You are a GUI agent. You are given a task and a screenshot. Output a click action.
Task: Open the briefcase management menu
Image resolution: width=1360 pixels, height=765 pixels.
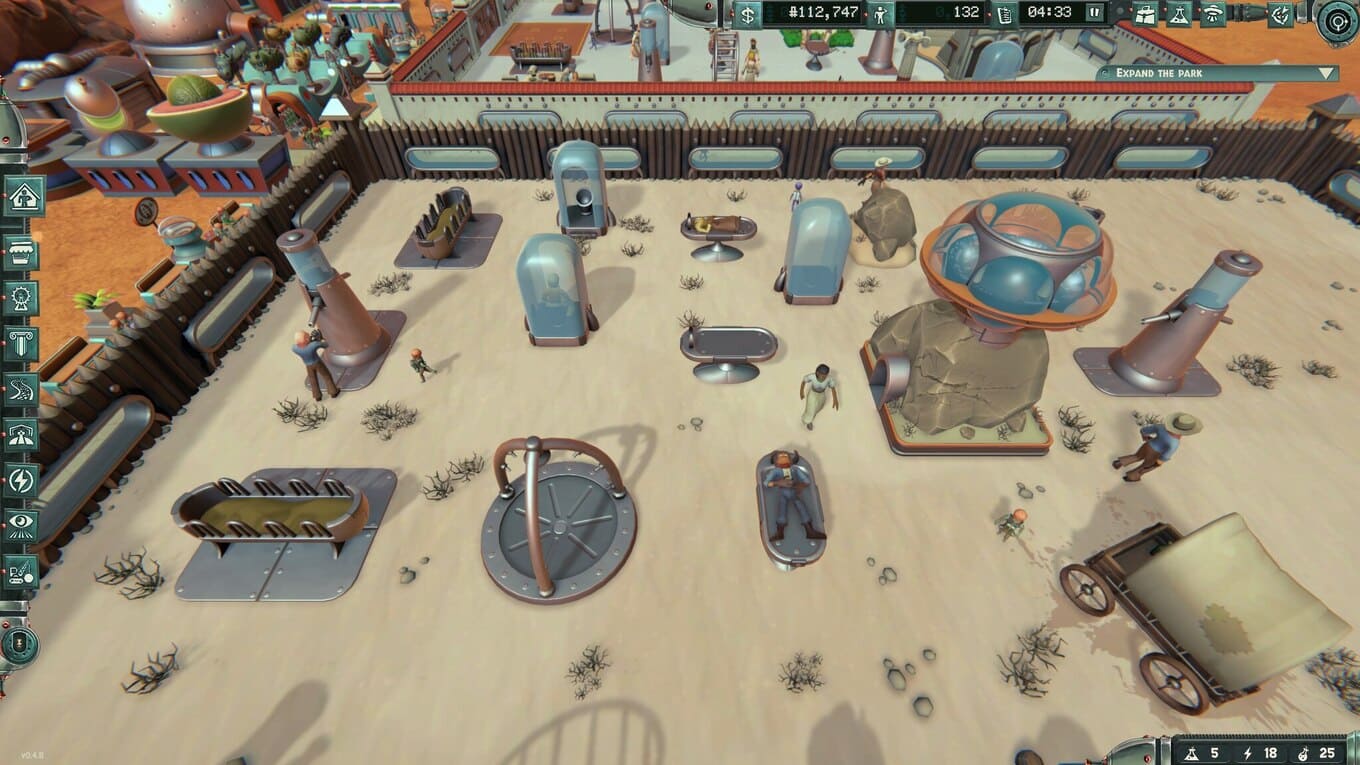pyautogui.click(x=1146, y=13)
